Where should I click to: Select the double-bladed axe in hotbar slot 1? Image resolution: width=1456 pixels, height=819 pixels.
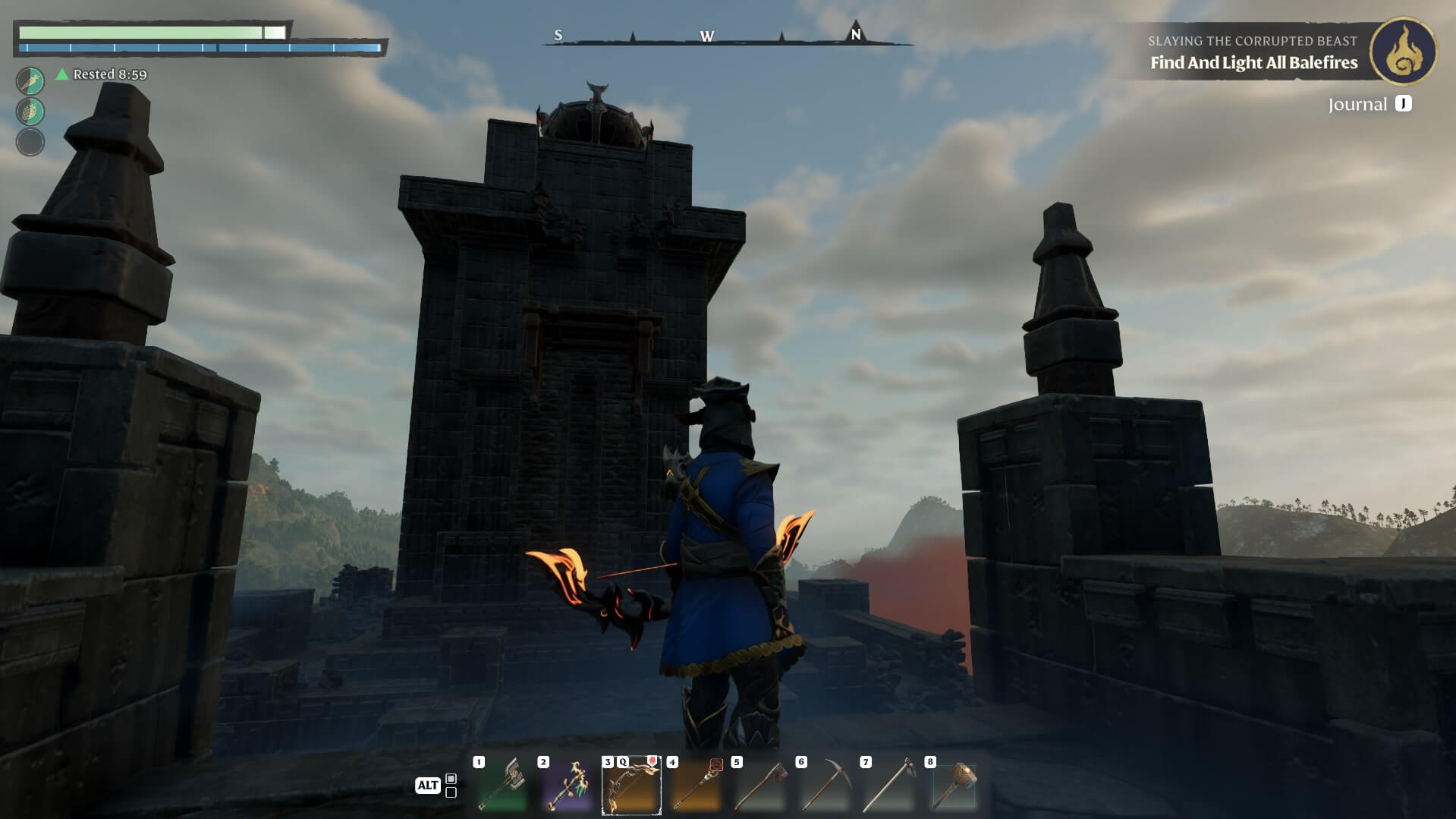coord(502,786)
